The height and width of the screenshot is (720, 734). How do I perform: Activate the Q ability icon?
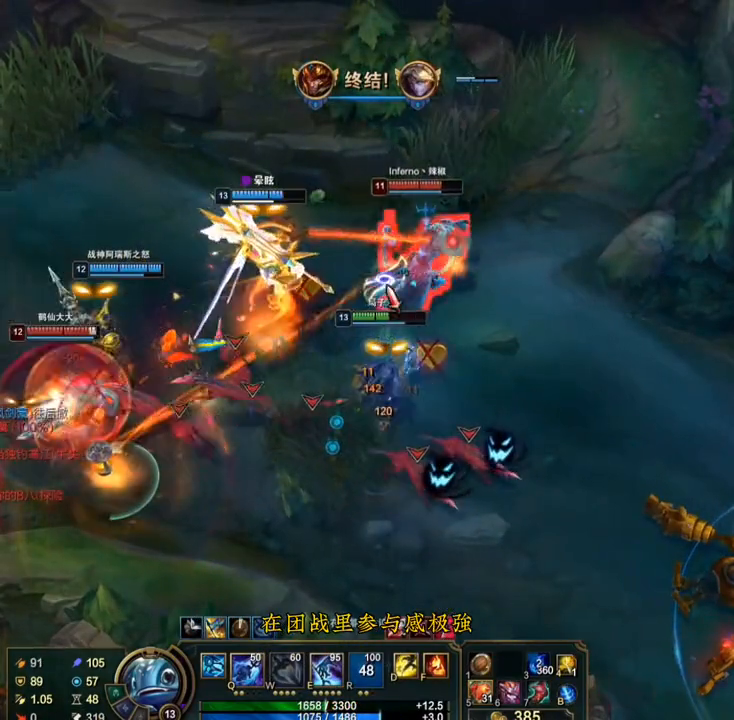pos(247,669)
